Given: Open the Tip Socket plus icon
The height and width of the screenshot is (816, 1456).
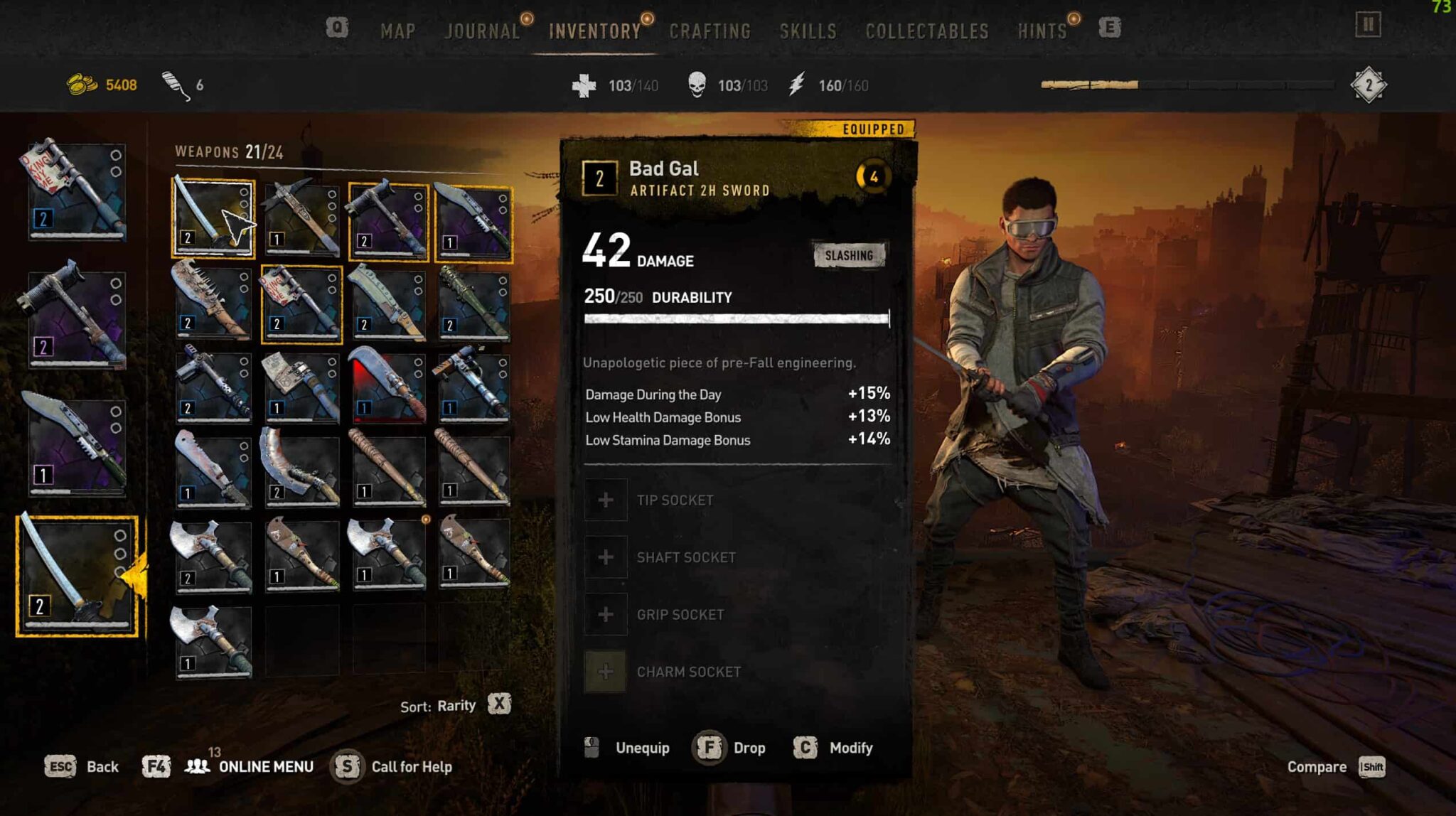Looking at the screenshot, I should click(x=606, y=499).
